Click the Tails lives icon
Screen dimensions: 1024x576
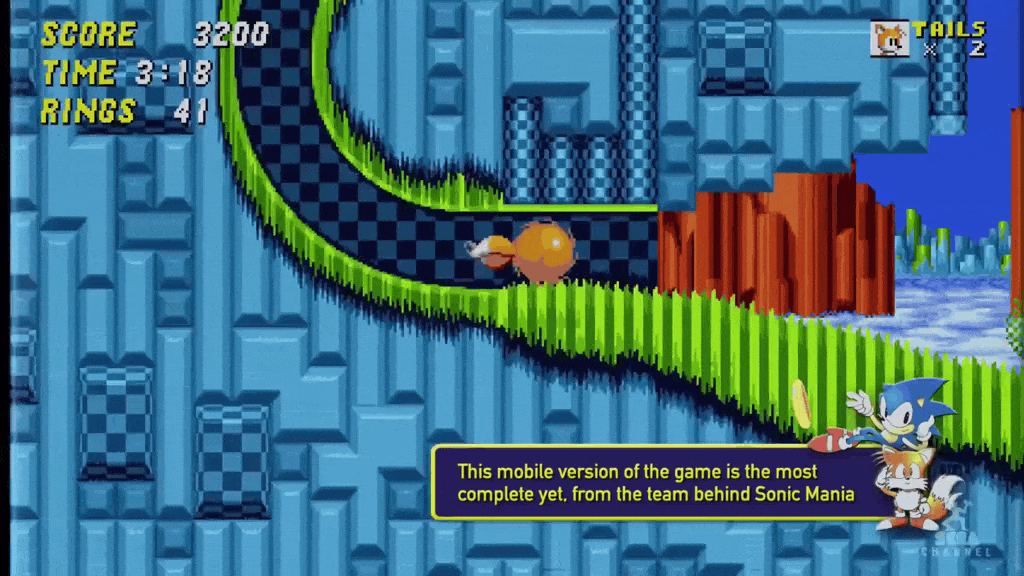pos(889,39)
